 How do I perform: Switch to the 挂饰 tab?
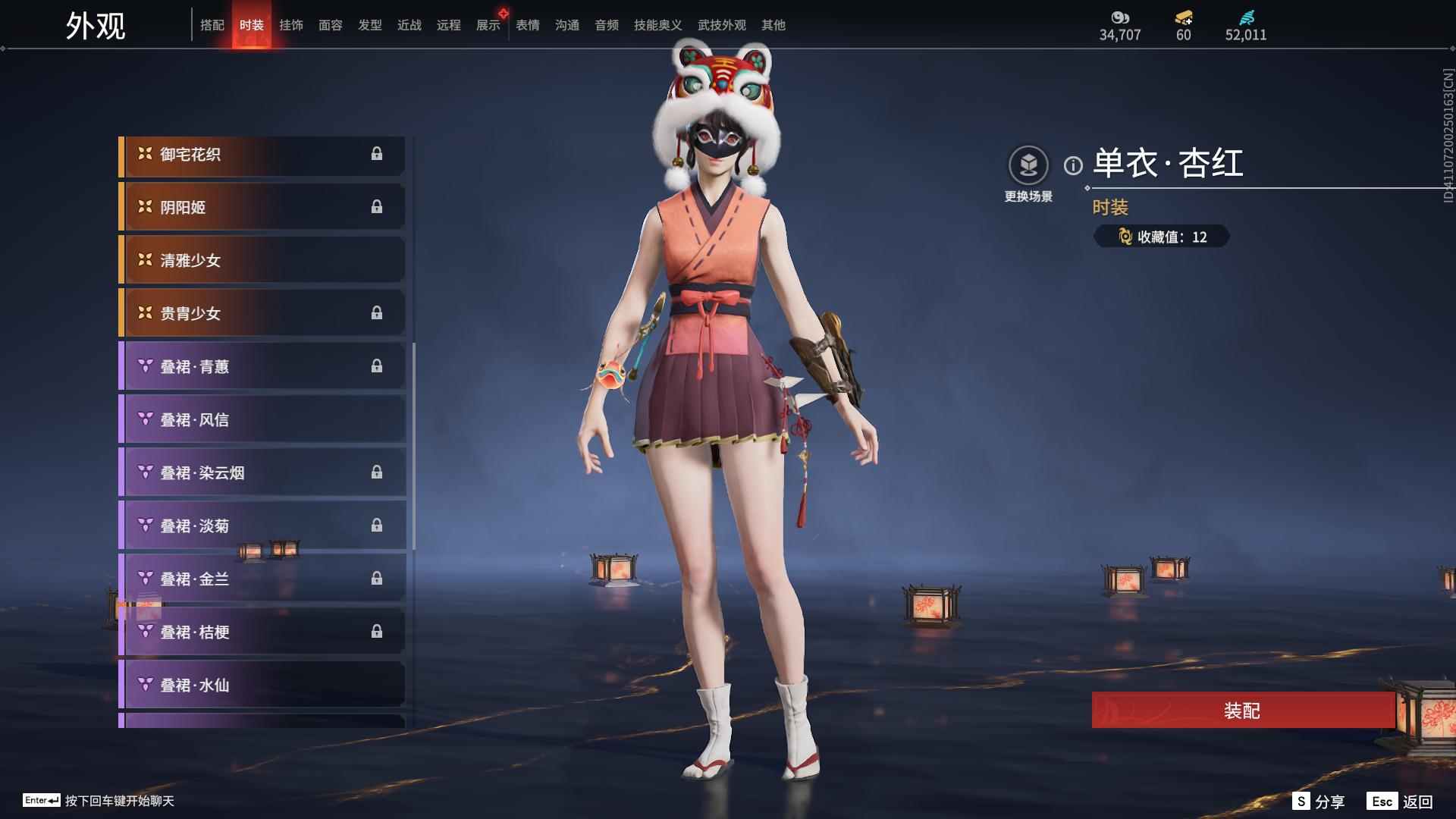292,25
